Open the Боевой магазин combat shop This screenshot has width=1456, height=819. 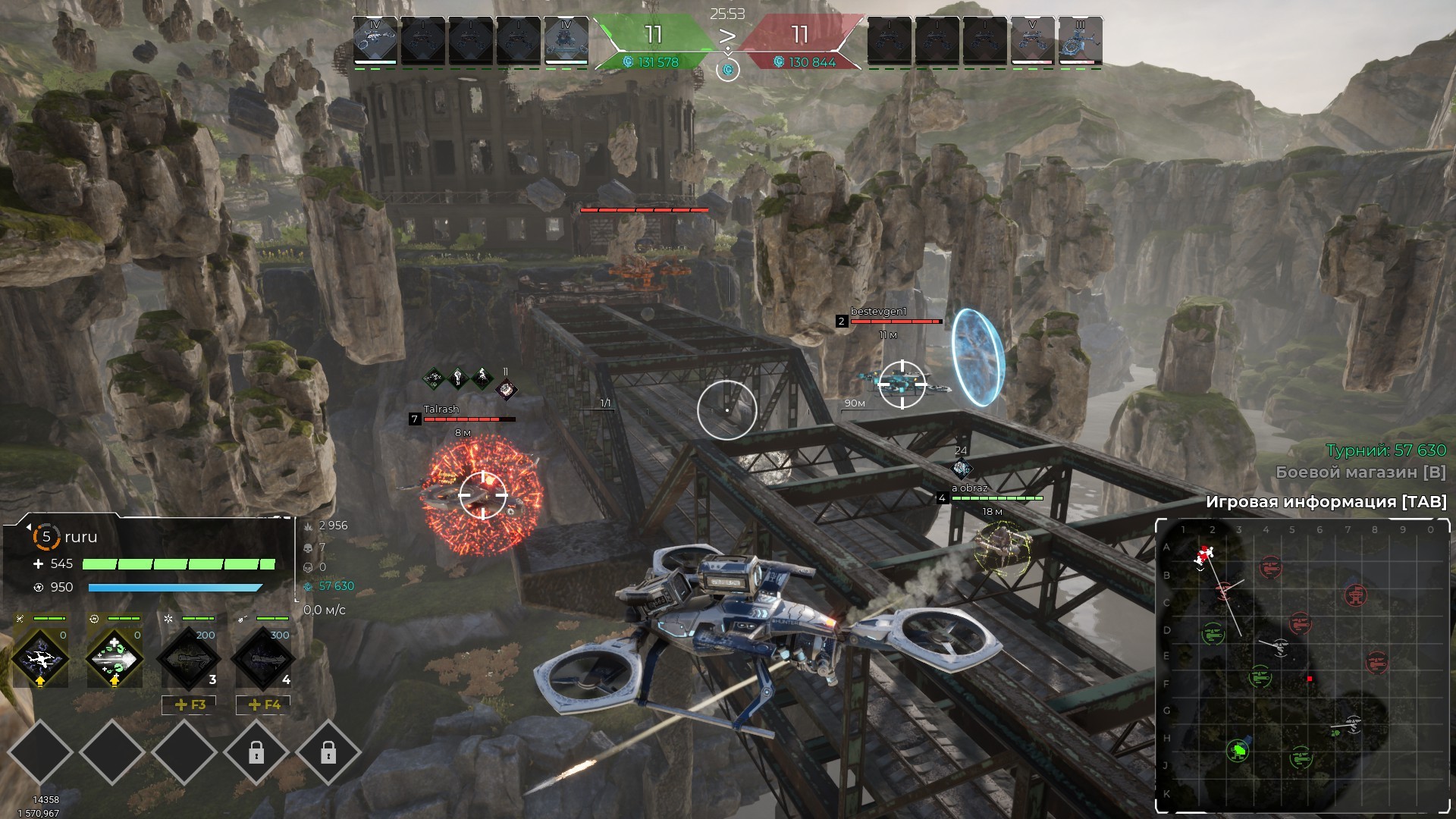coord(1360,472)
